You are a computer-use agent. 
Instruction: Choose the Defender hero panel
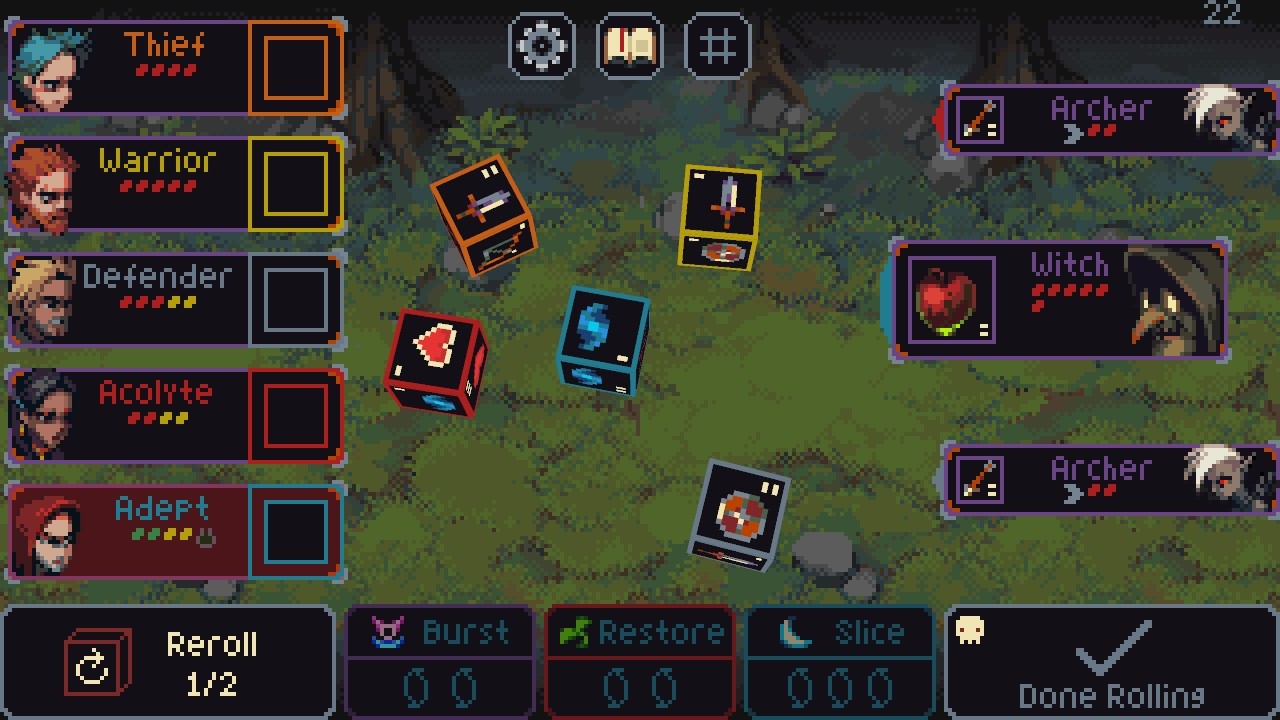coord(130,299)
